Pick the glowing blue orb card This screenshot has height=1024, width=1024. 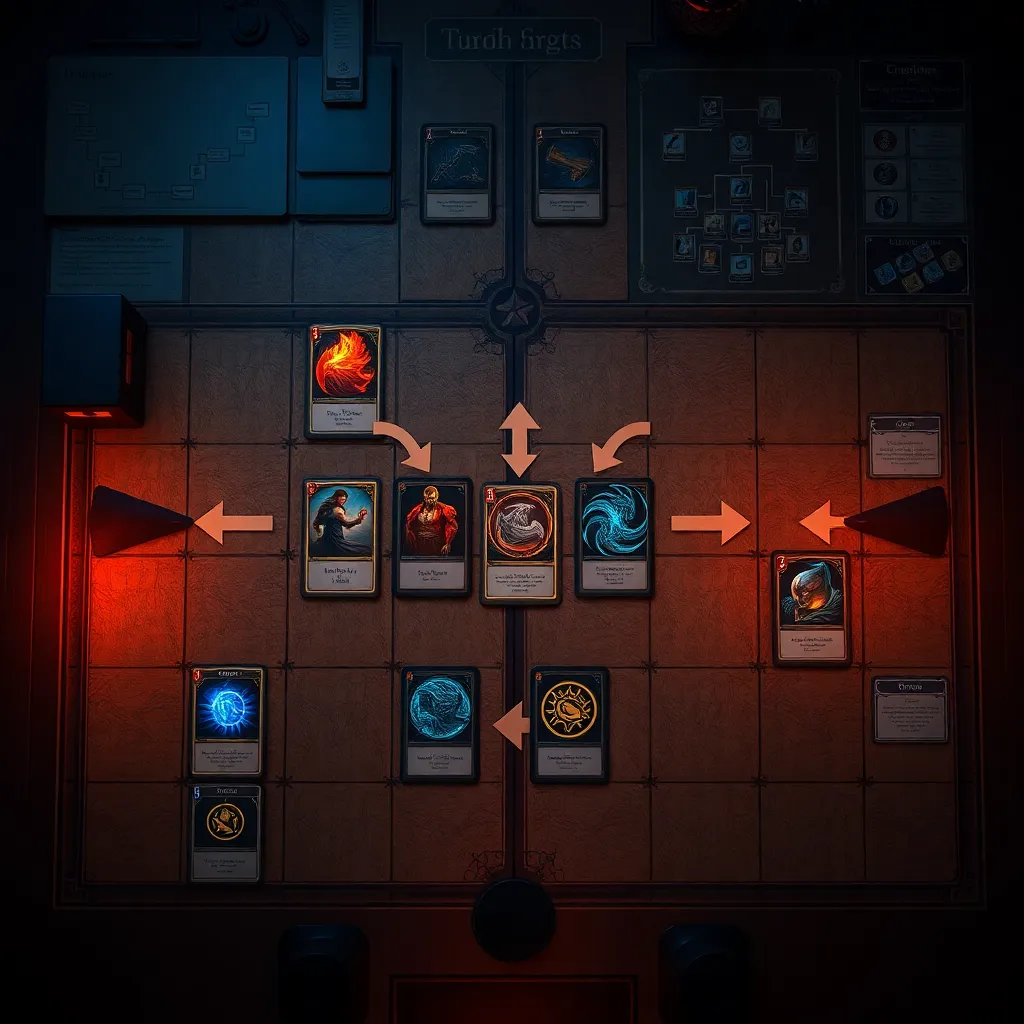[x=227, y=721]
